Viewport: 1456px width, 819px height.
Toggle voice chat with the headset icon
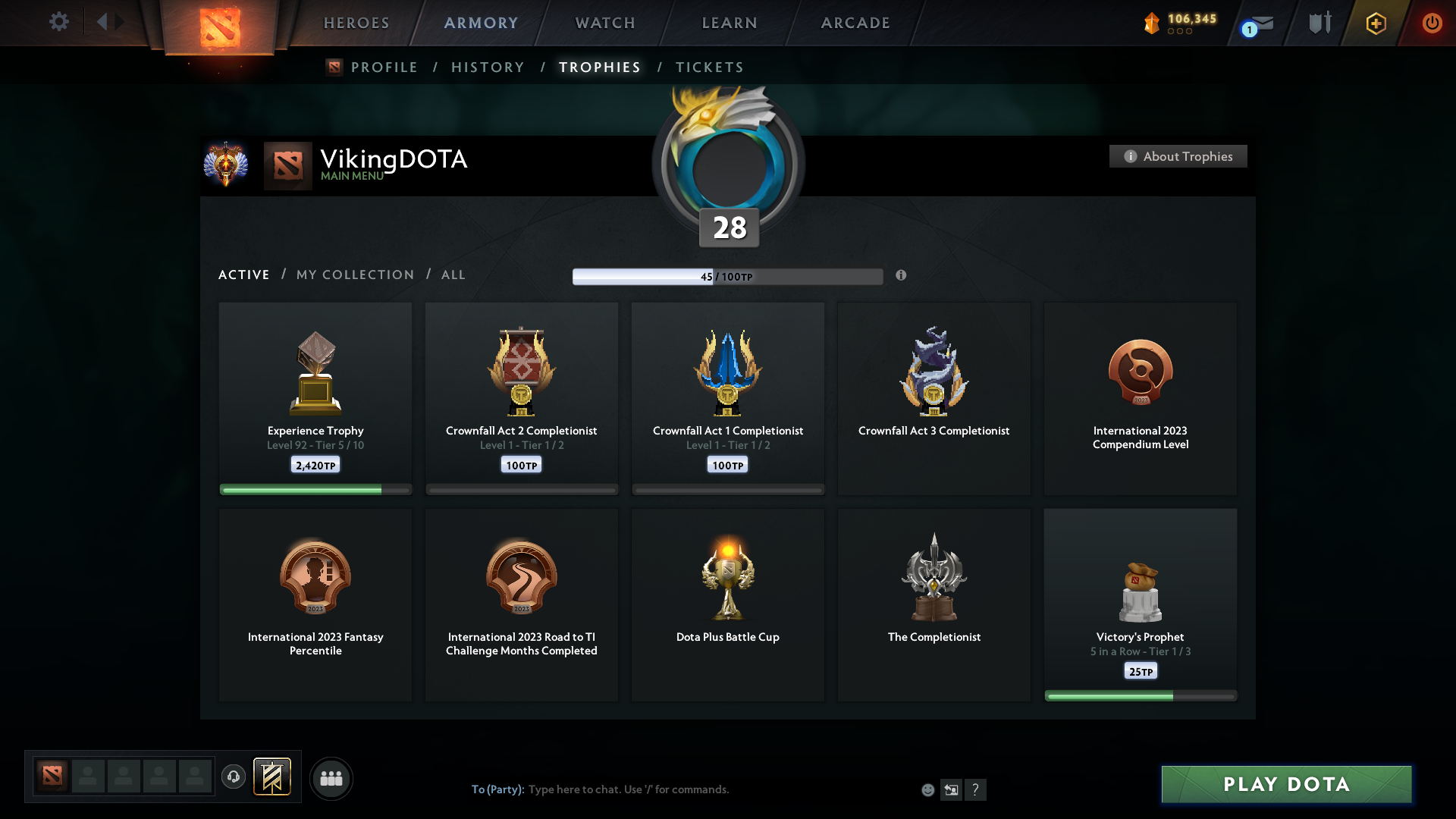234,777
